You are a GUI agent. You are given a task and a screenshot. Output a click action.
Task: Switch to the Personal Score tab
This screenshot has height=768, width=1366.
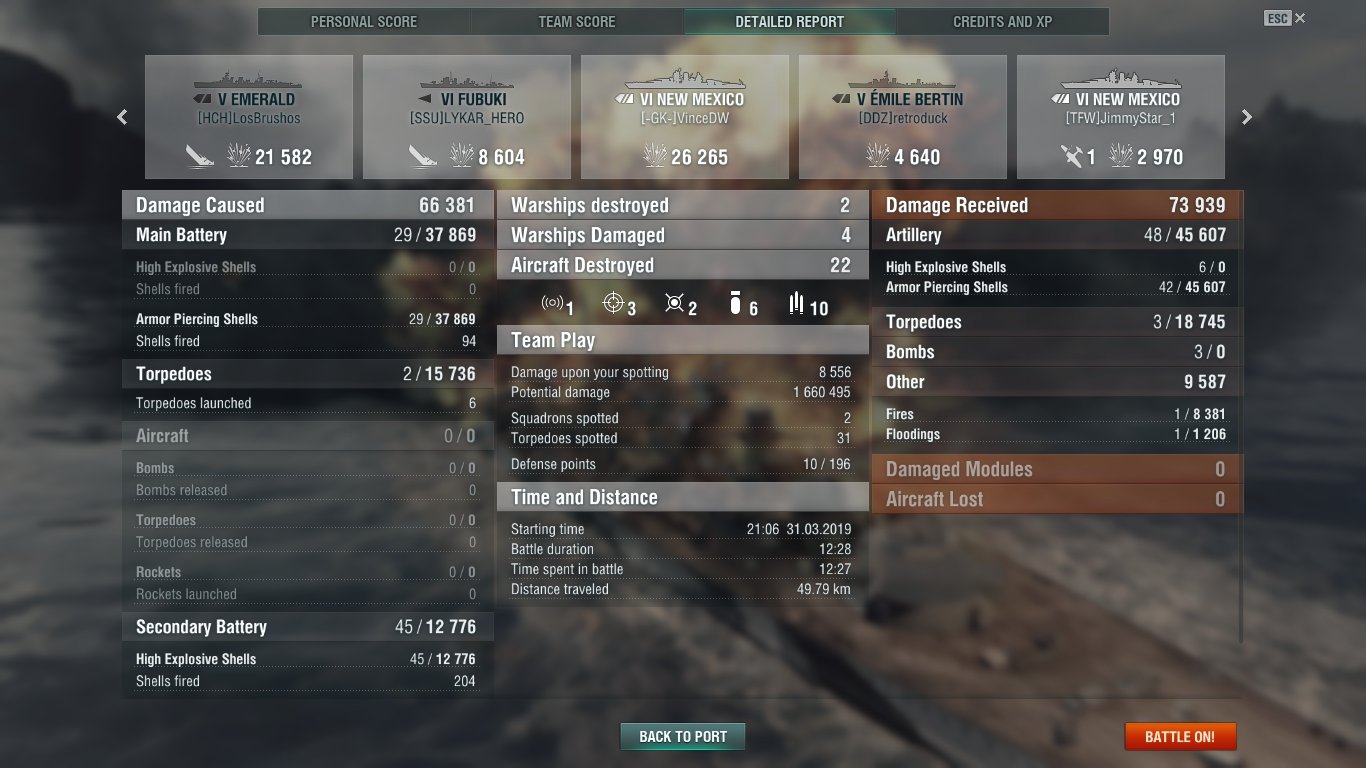click(364, 21)
